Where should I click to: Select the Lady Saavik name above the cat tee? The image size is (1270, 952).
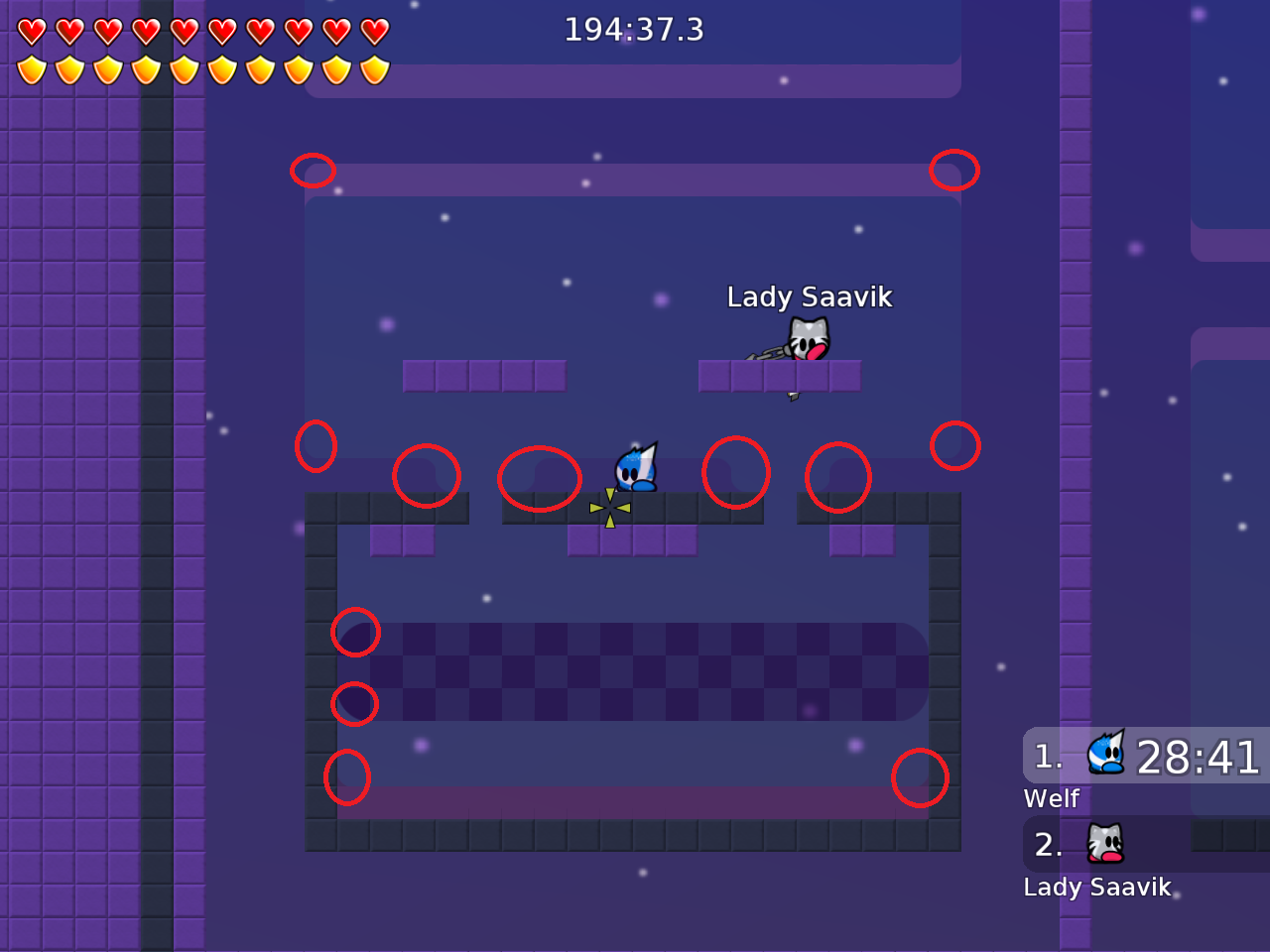(810, 297)
